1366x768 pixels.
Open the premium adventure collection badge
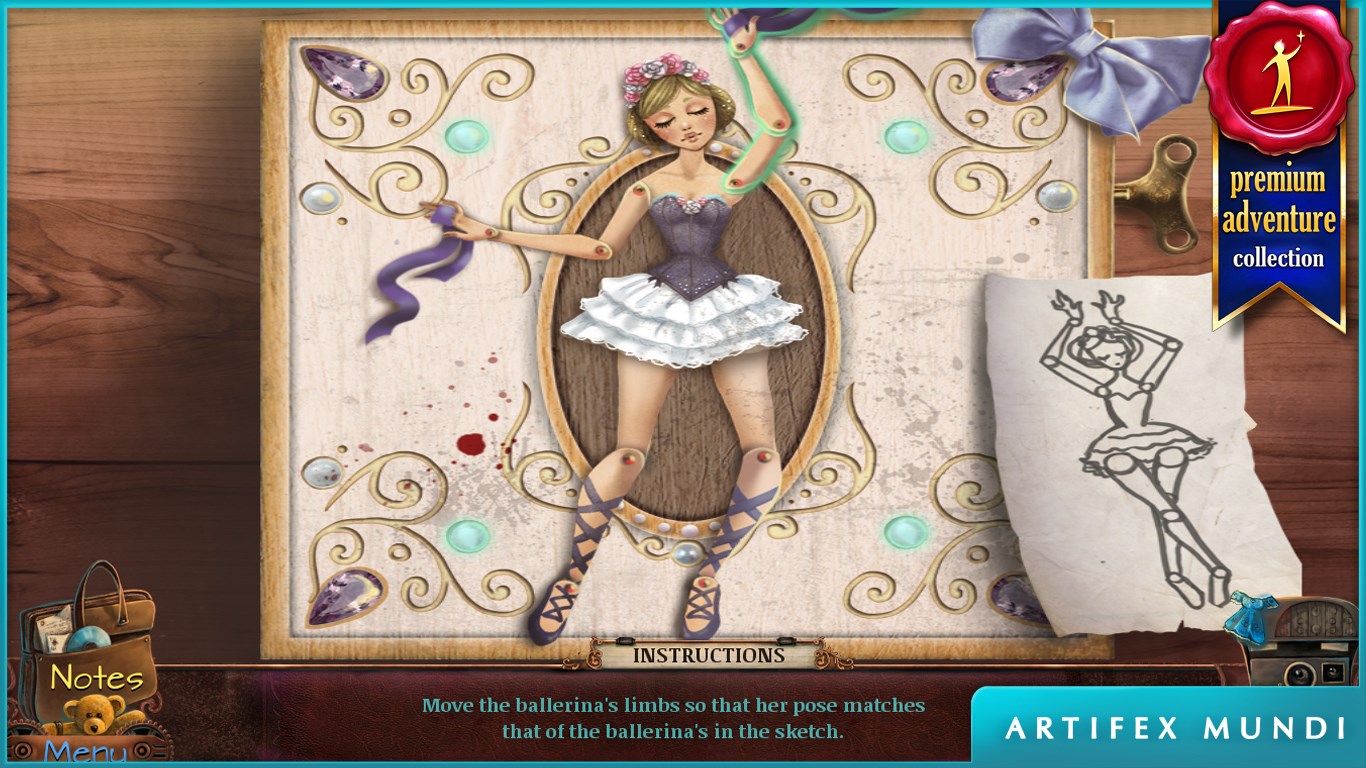[1278, 160]
